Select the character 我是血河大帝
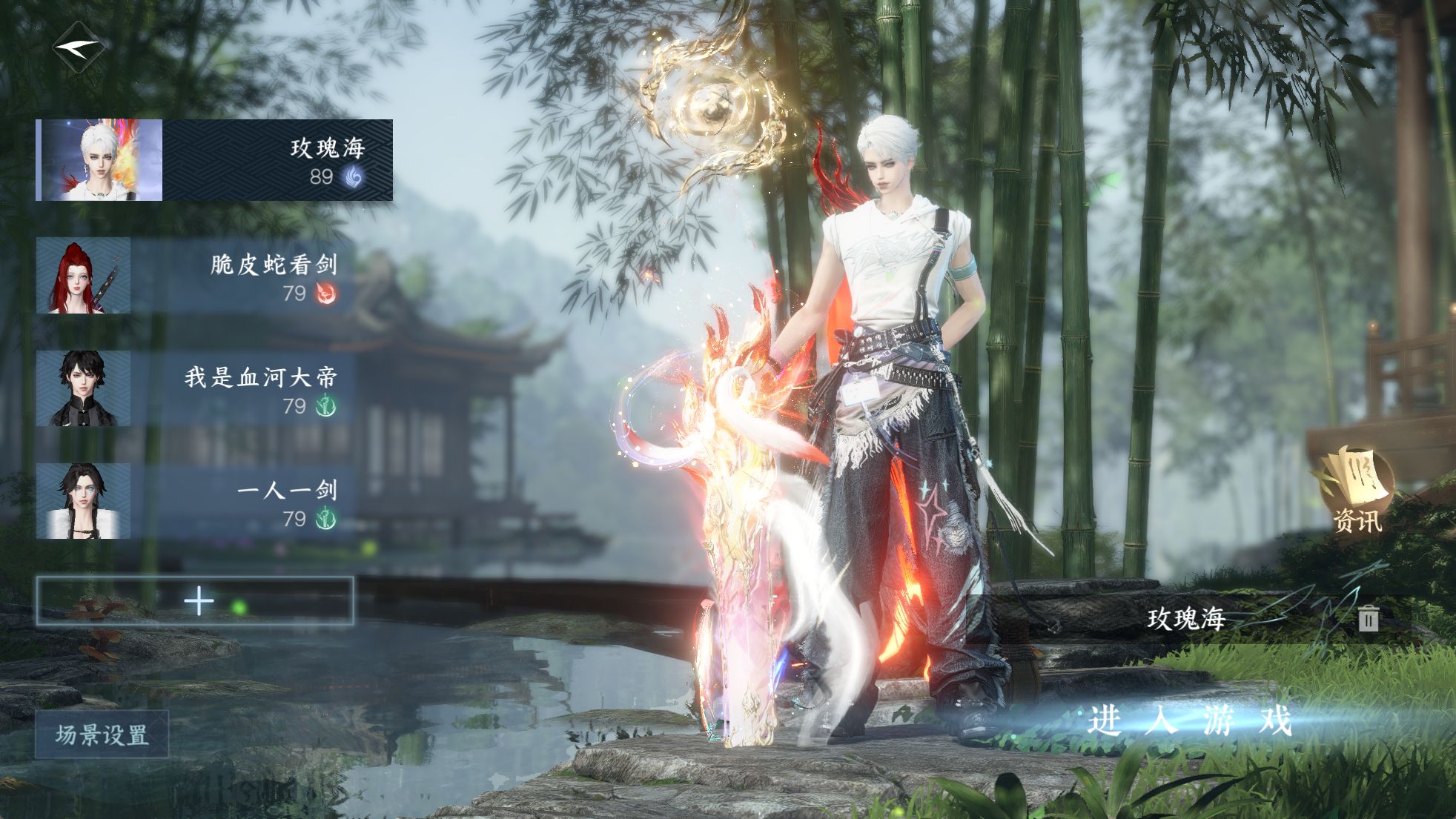The height and width of the screenshot is (819, 1456). coord(194,388)
